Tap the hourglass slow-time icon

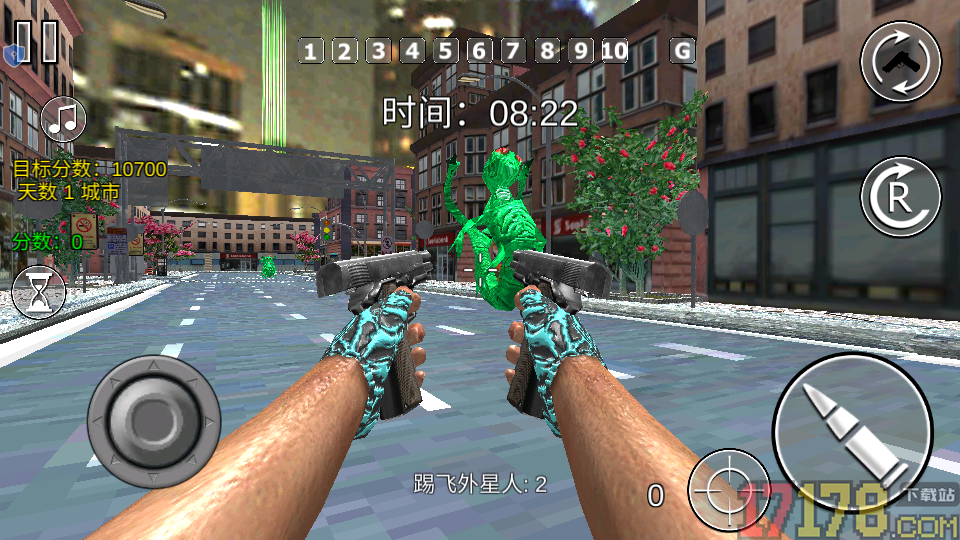tap(39, 293)
